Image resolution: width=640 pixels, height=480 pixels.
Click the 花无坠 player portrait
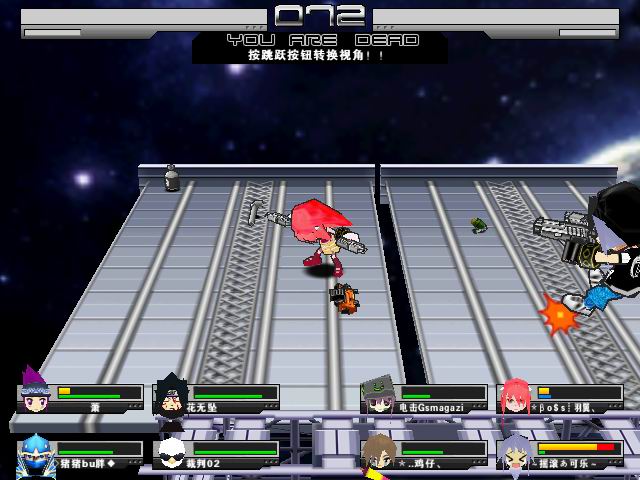pyautogui.click(x=171, y=396)
